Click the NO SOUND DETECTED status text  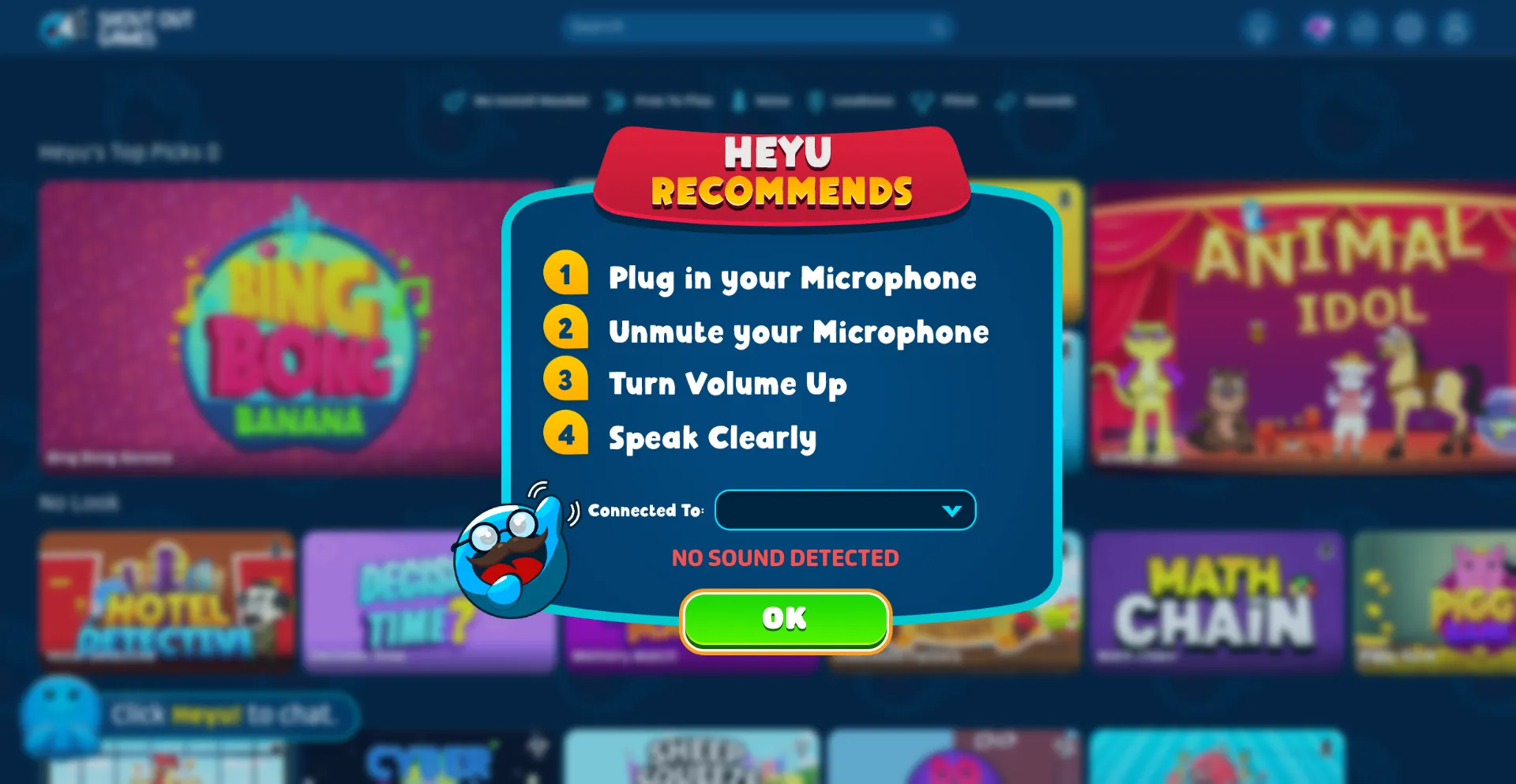[785, 557]
